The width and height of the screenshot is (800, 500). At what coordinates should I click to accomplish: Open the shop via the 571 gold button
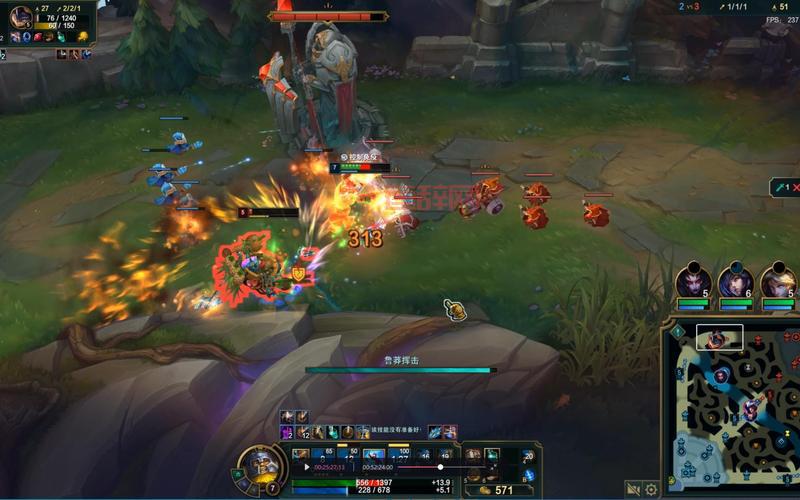pyautogui.click(x=497, y=489)
